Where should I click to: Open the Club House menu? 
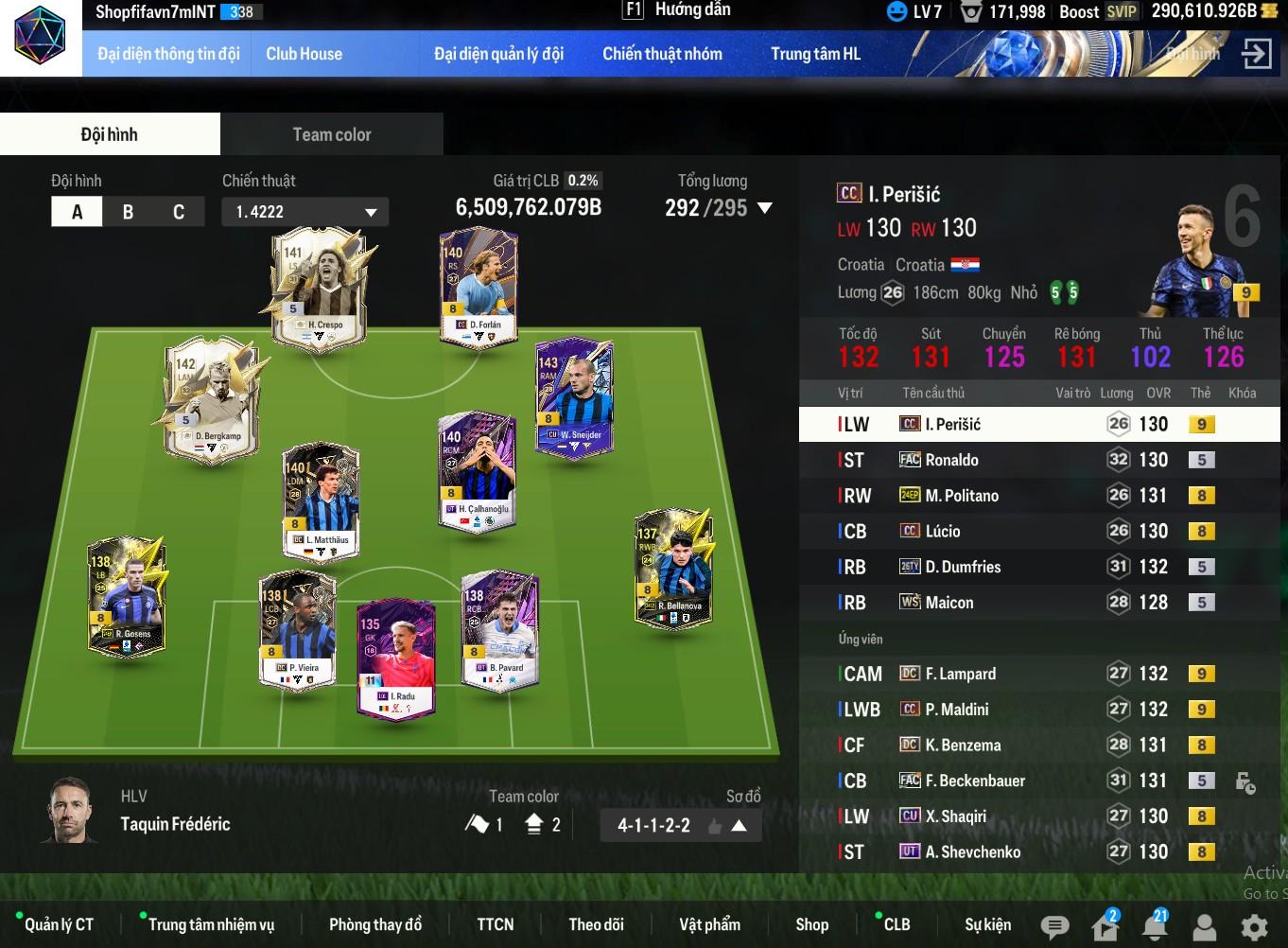304,54
